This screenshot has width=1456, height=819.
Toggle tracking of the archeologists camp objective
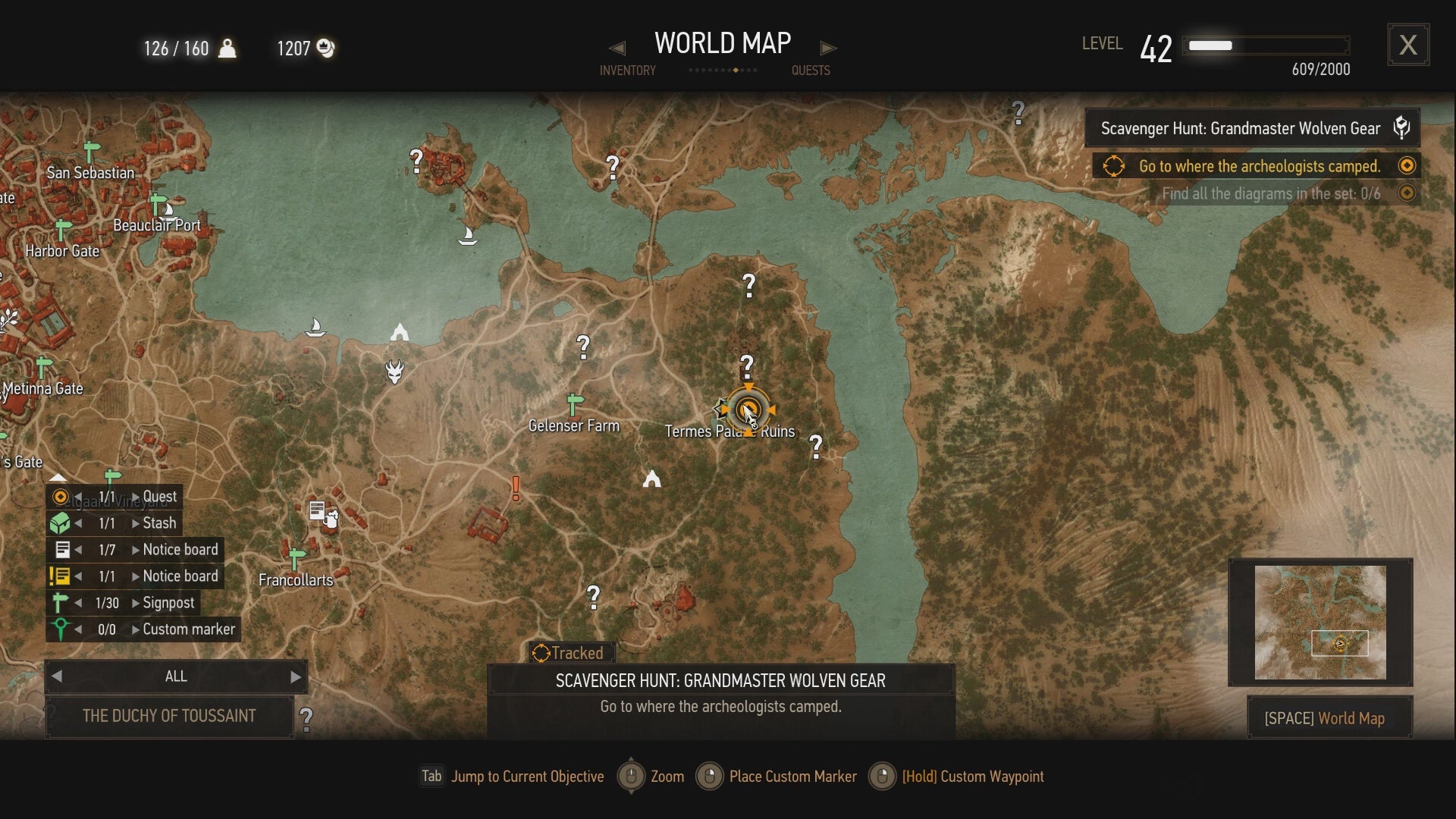[1408, 165]
